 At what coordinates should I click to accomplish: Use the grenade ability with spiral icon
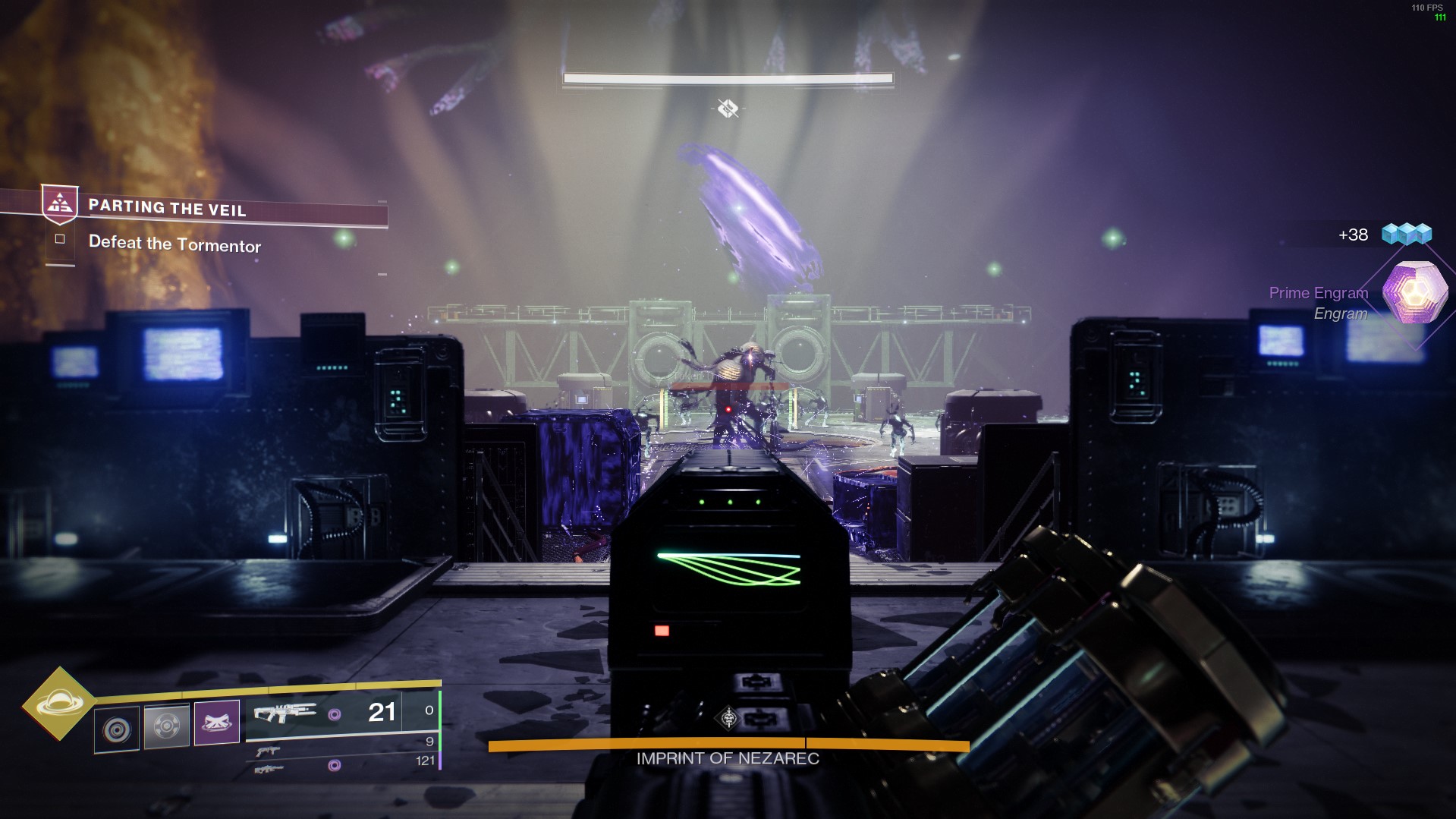click(x=117, y=729)
